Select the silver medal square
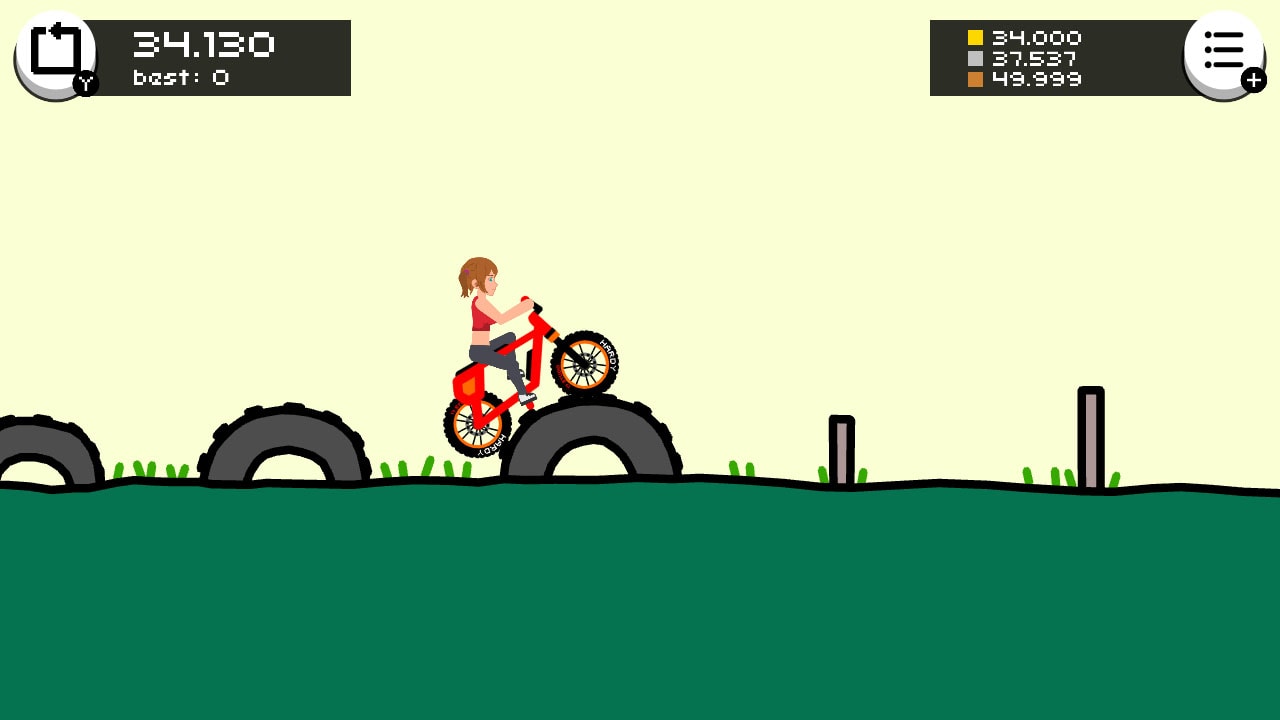 [976, 59]
